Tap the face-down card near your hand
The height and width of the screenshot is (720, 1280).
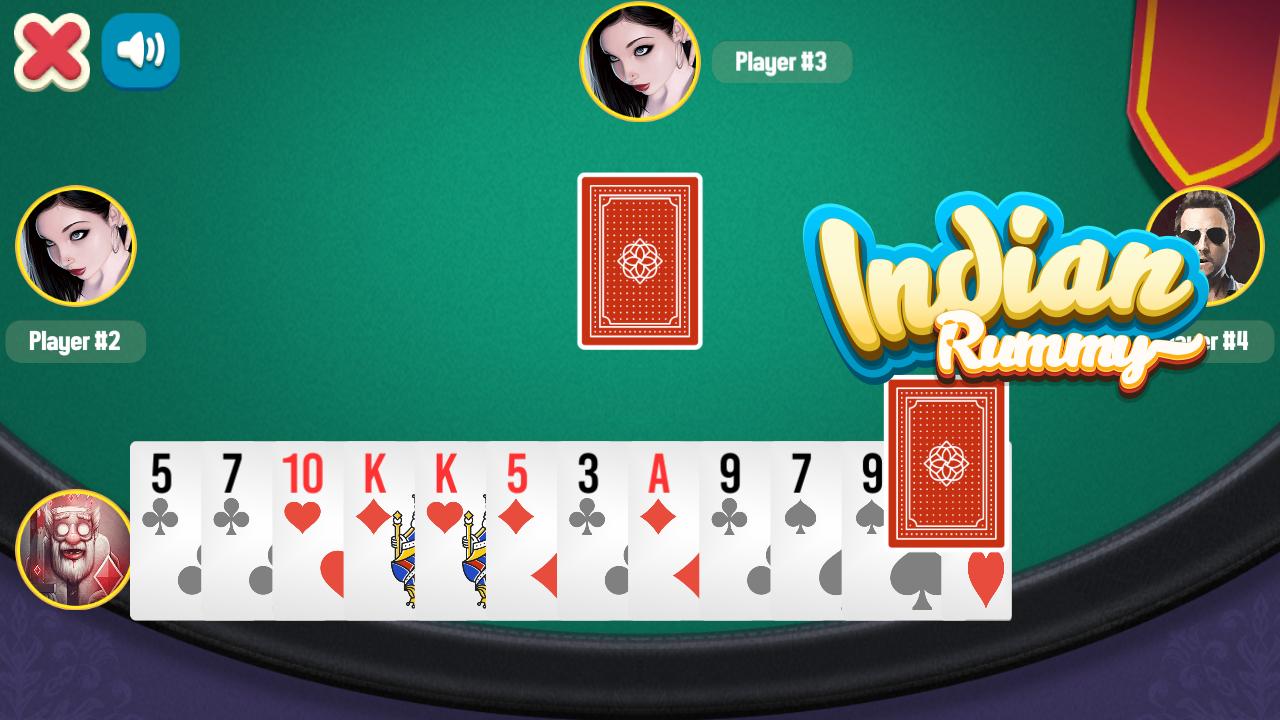(x=947, y=460)
